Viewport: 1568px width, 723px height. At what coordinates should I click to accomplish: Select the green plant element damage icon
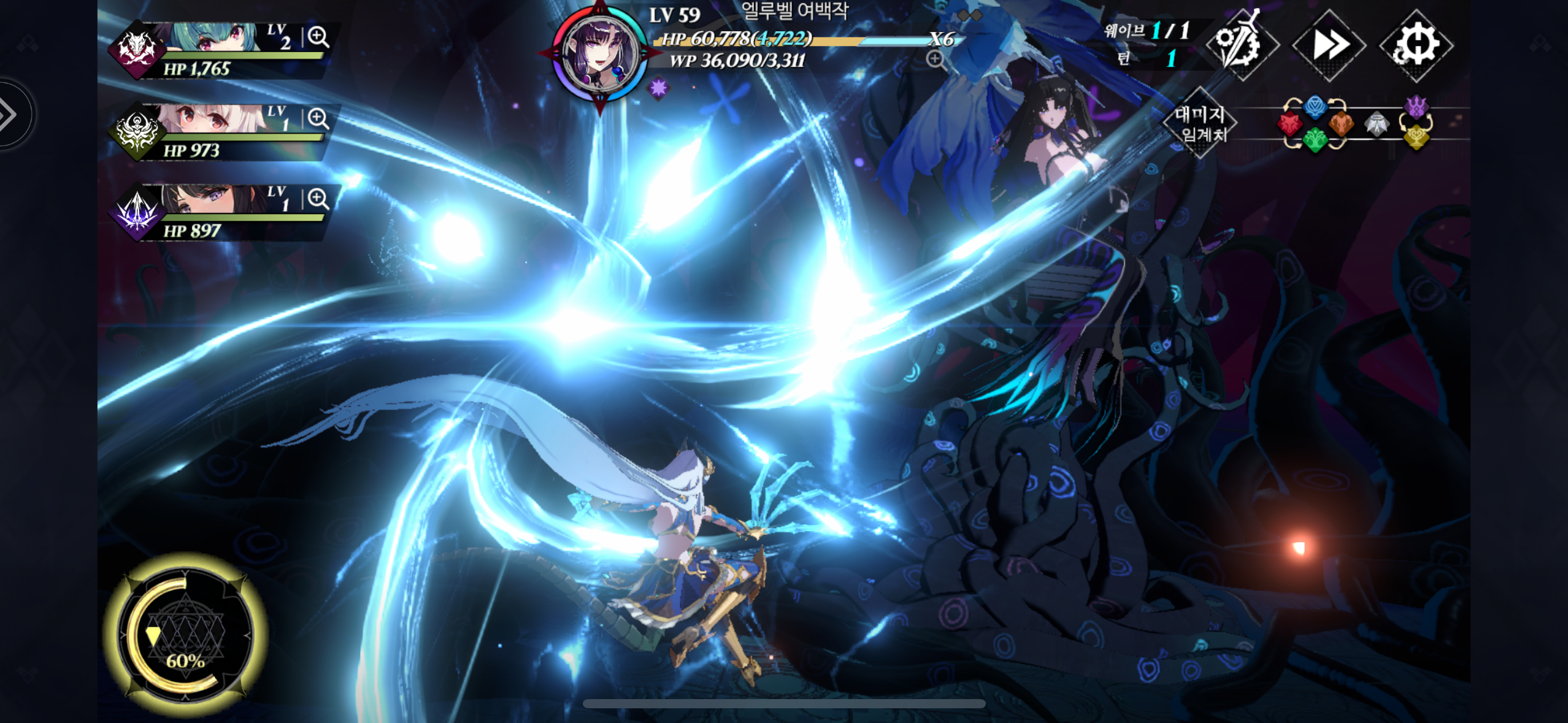[1316, 141]
